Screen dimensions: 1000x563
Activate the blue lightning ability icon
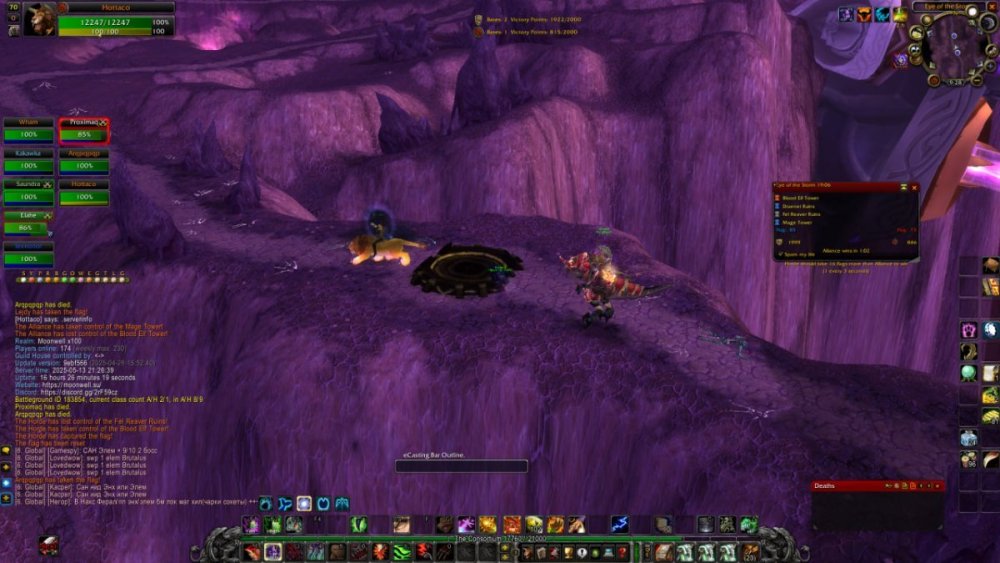[x=620, y=524]
